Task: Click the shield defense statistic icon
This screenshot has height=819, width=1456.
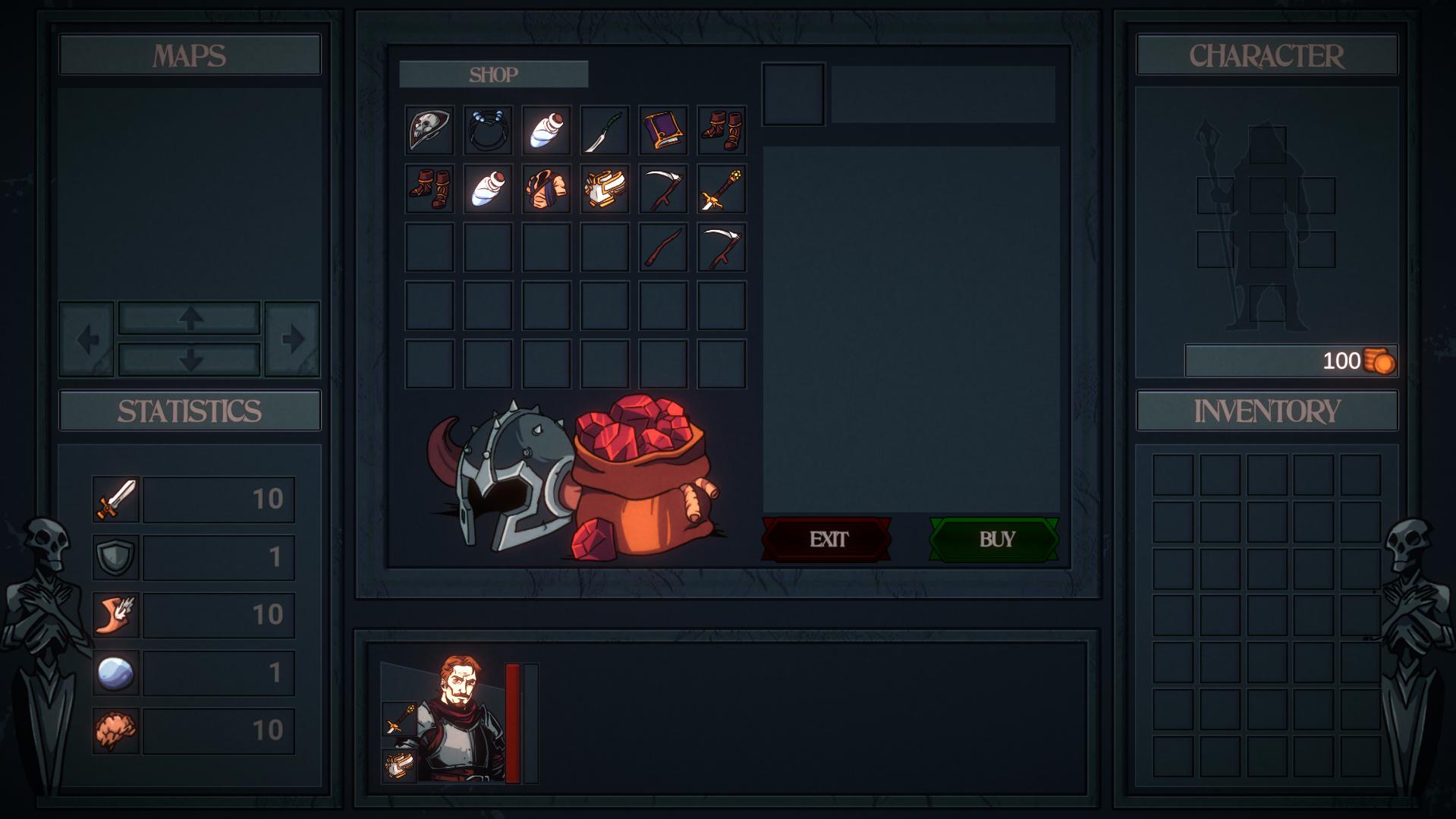Action: coord(115,556)
